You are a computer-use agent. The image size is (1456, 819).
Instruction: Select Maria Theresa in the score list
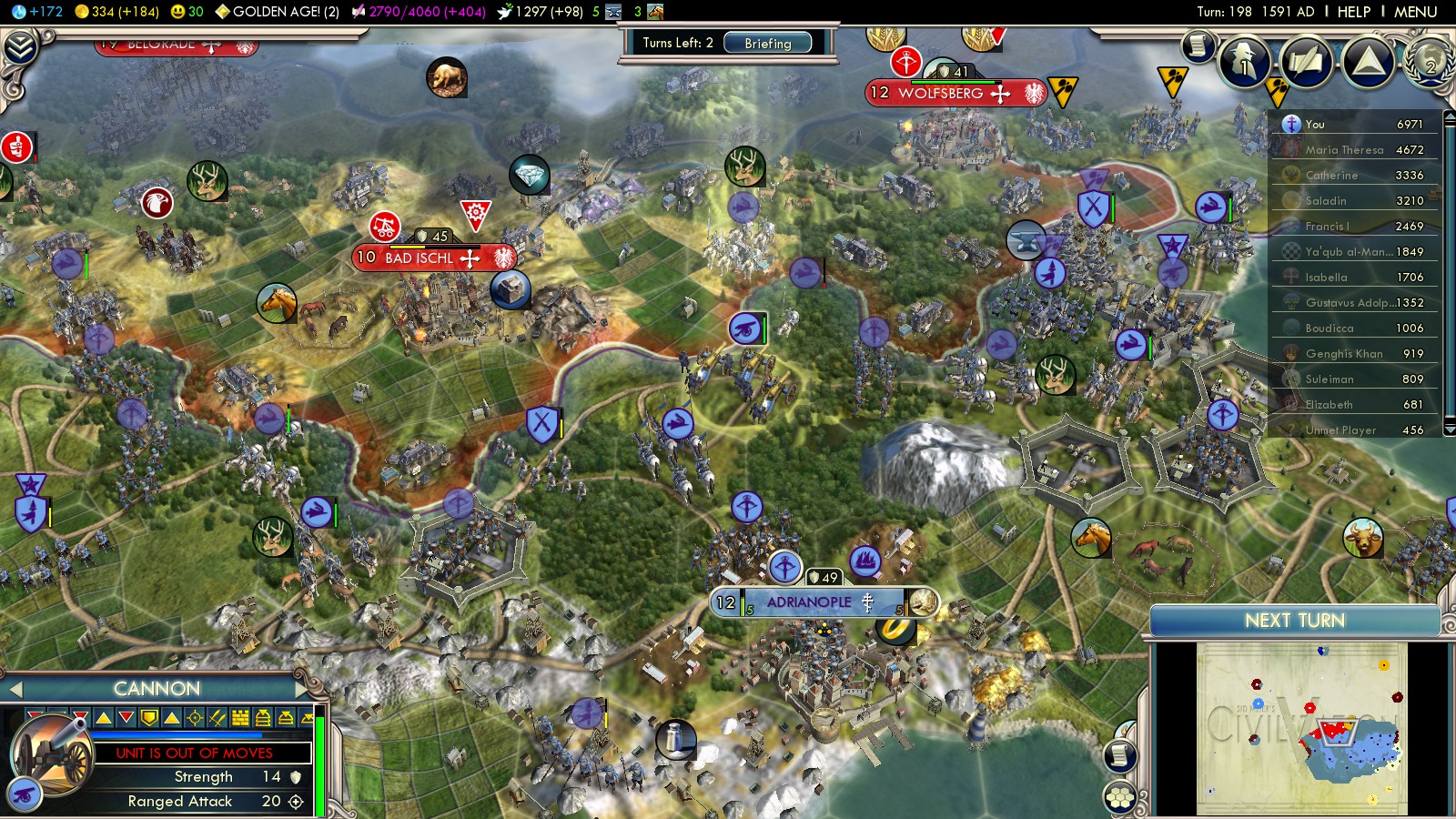click(x=1344, y=150)
